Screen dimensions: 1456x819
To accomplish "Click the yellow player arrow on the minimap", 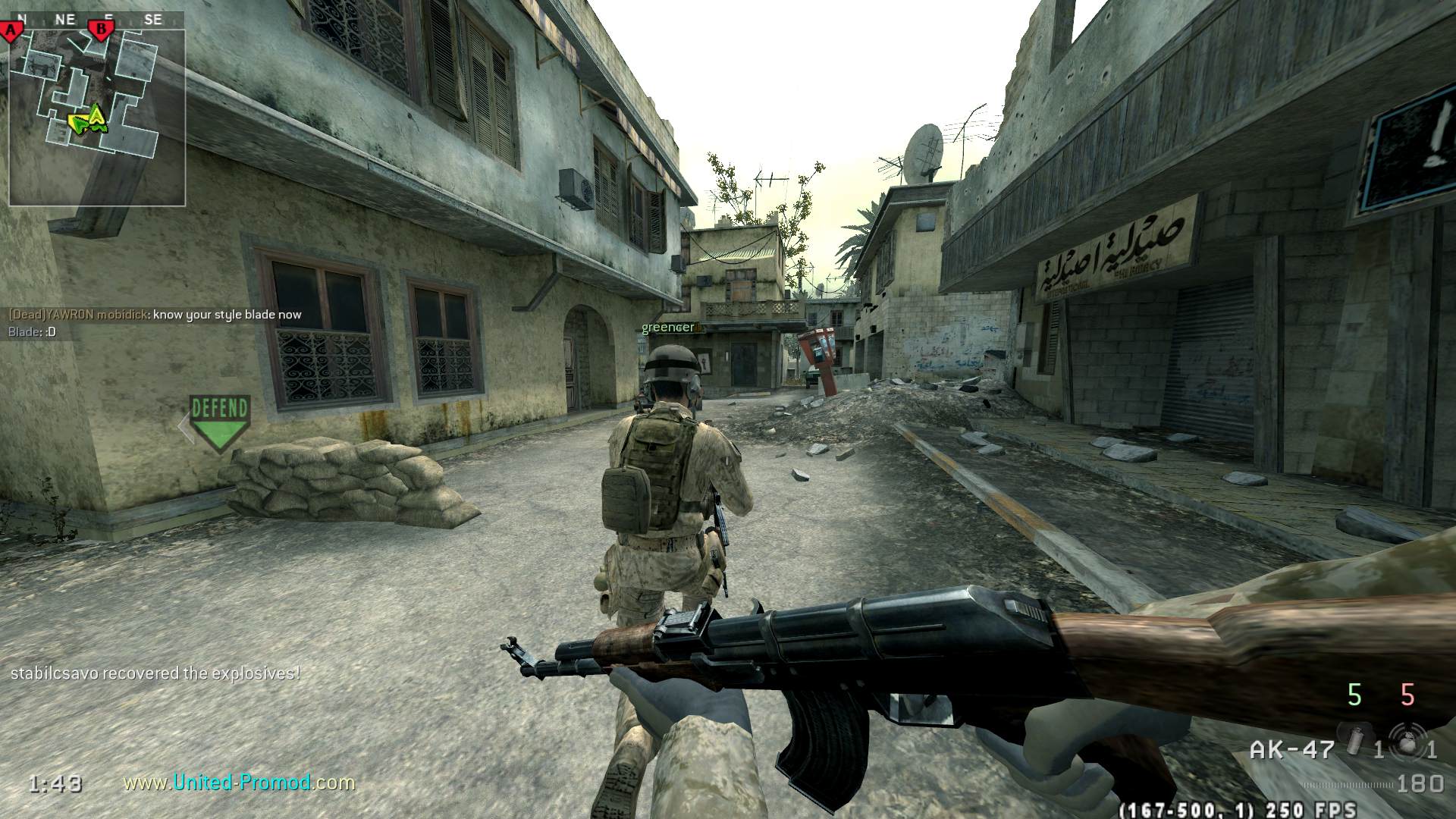I will coord(96,116).
